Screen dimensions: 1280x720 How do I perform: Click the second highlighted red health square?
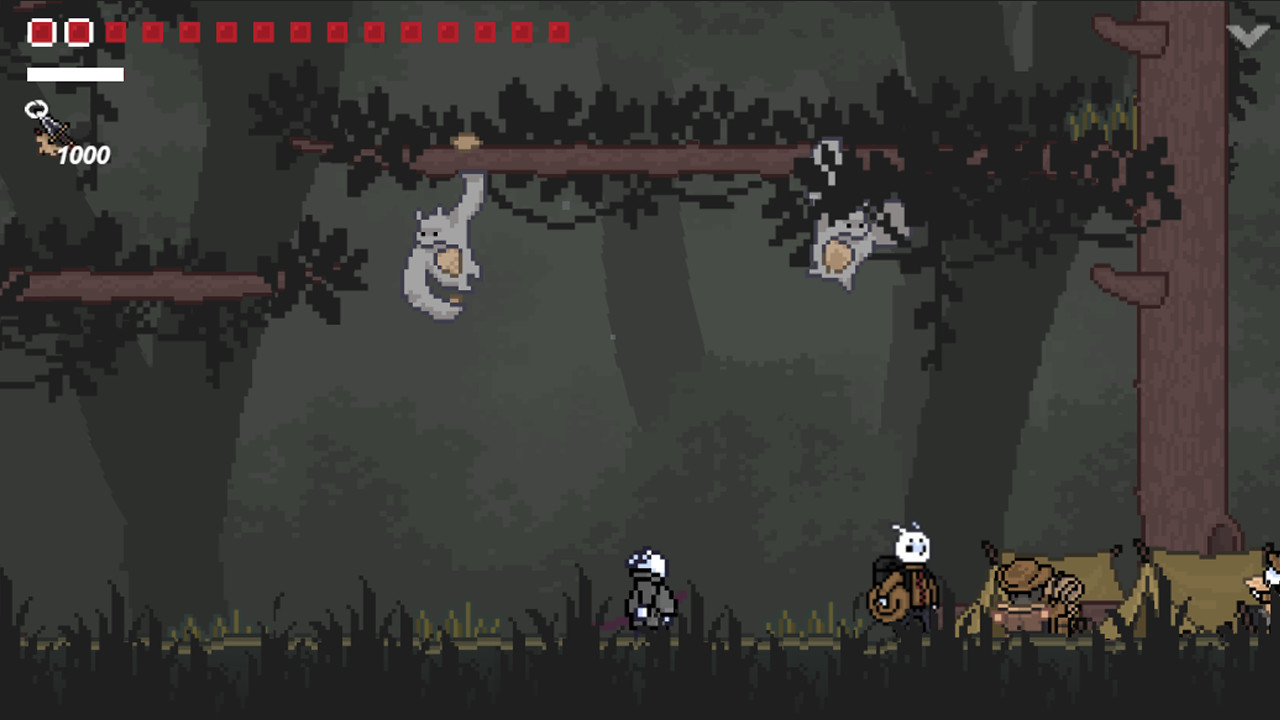tap(78, 32)
